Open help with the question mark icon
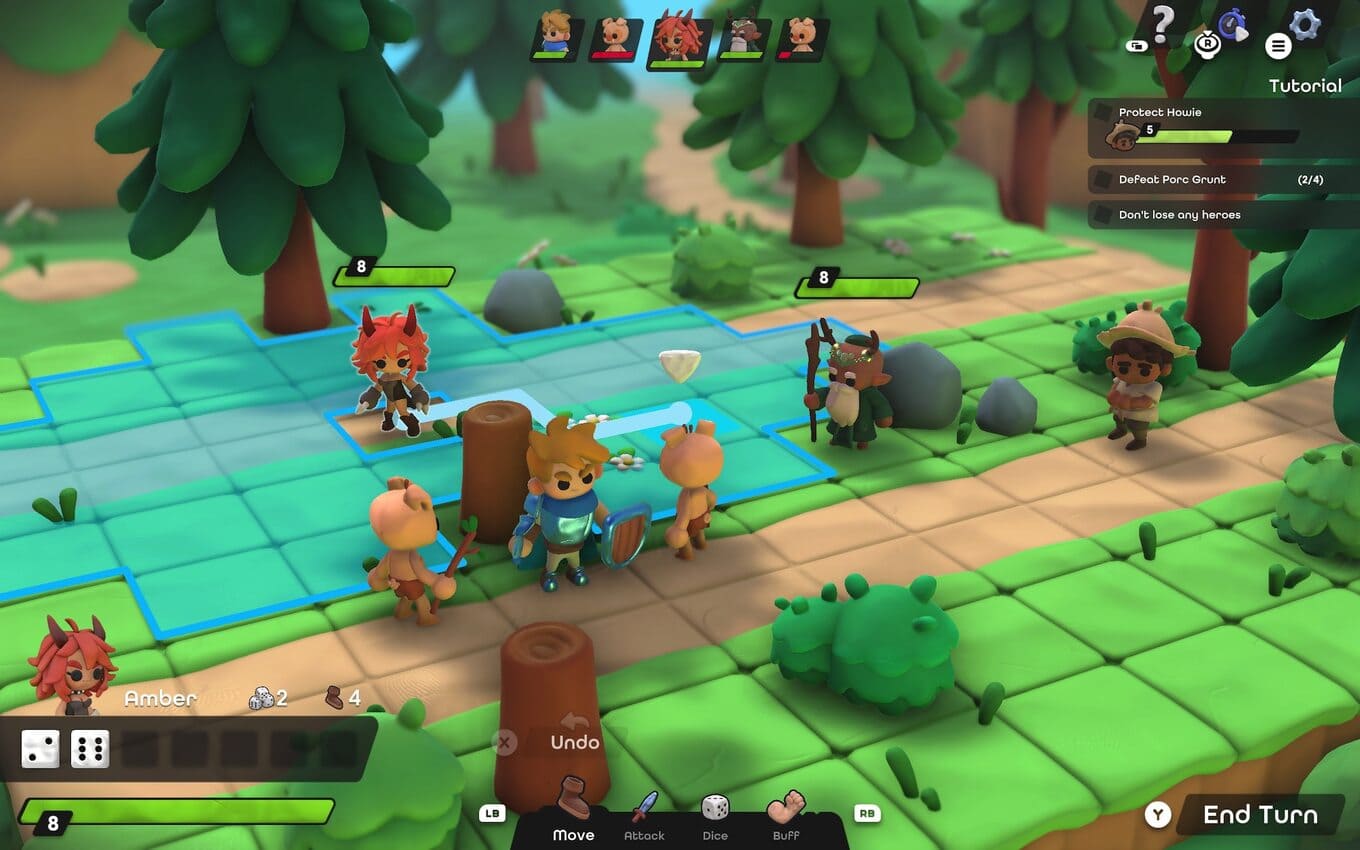The width and height of the screenshot is (1360, 850). [1162, 24]
